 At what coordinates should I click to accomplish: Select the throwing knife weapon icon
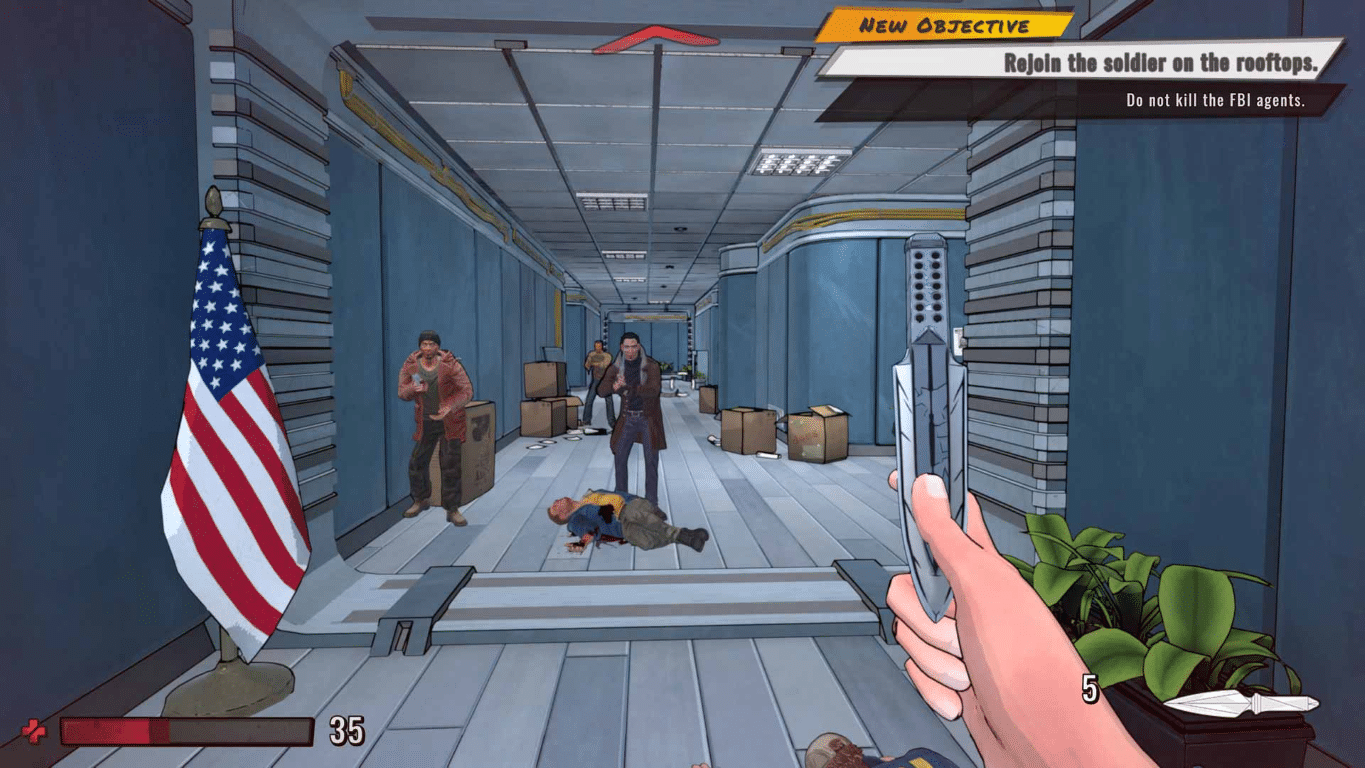(x=1240, y=703)
